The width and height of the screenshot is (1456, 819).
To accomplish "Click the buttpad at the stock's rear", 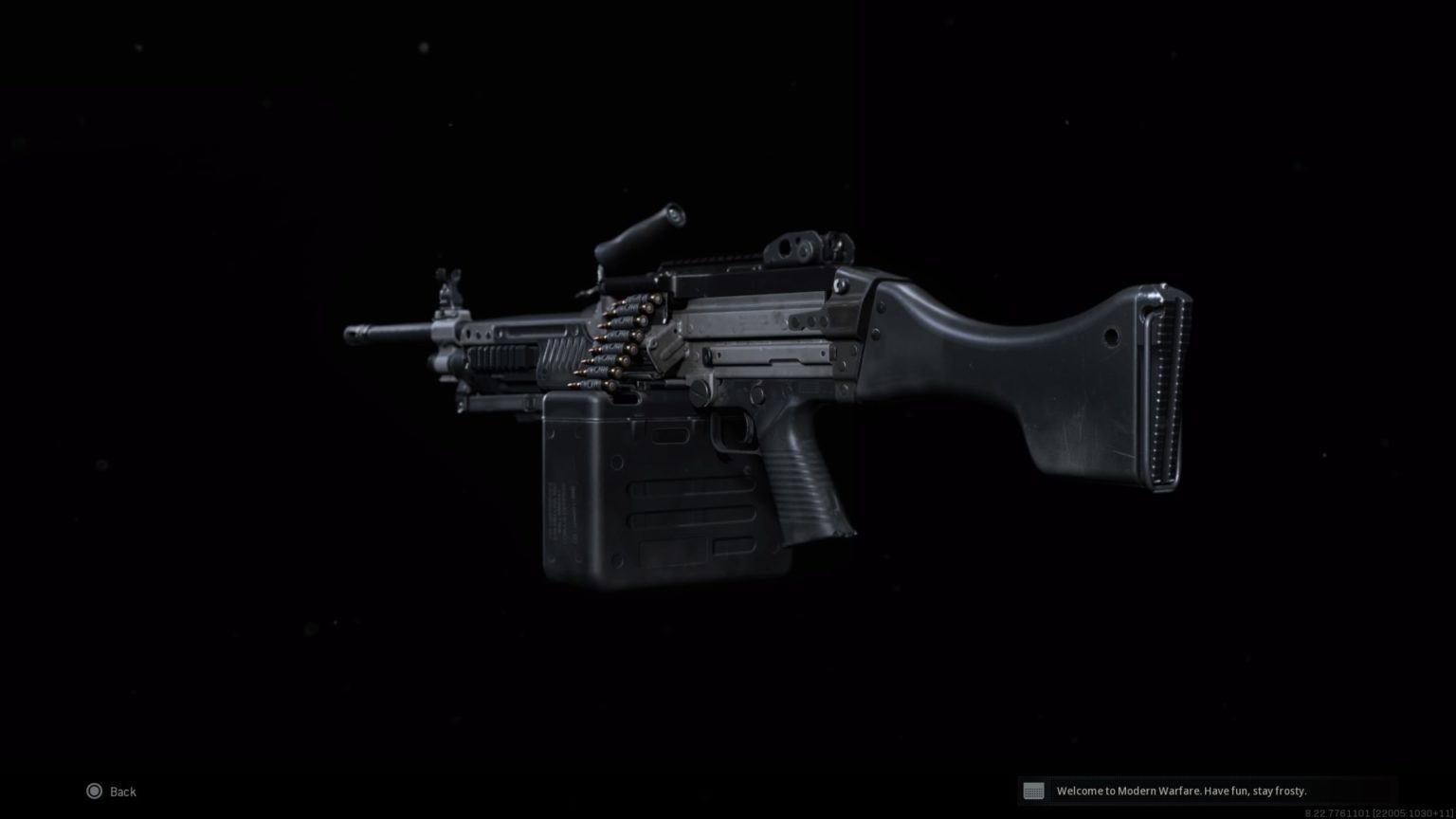I will [x=1164, y=389].
